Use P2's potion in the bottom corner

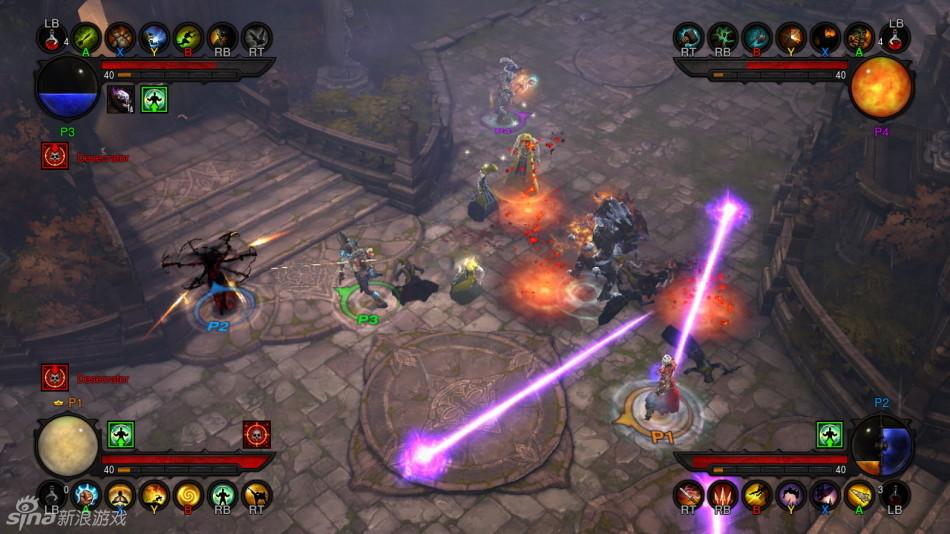(895, 495)
